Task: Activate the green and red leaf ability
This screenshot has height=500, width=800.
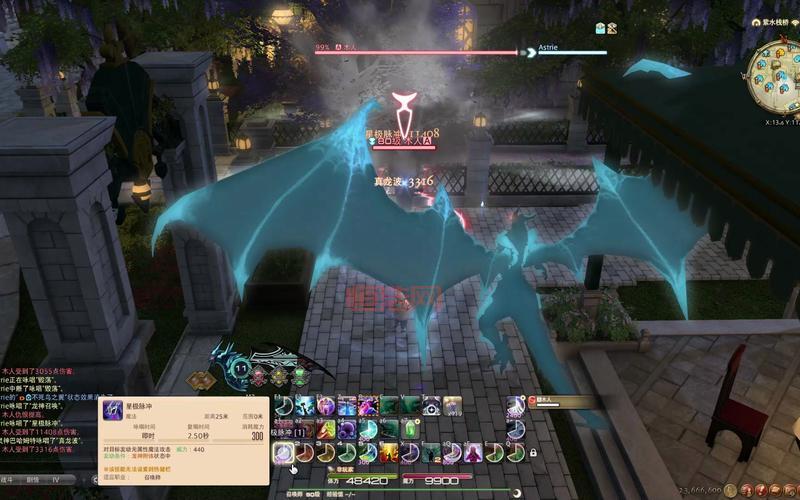Action: pyautogui.click(x=326, y=429)
